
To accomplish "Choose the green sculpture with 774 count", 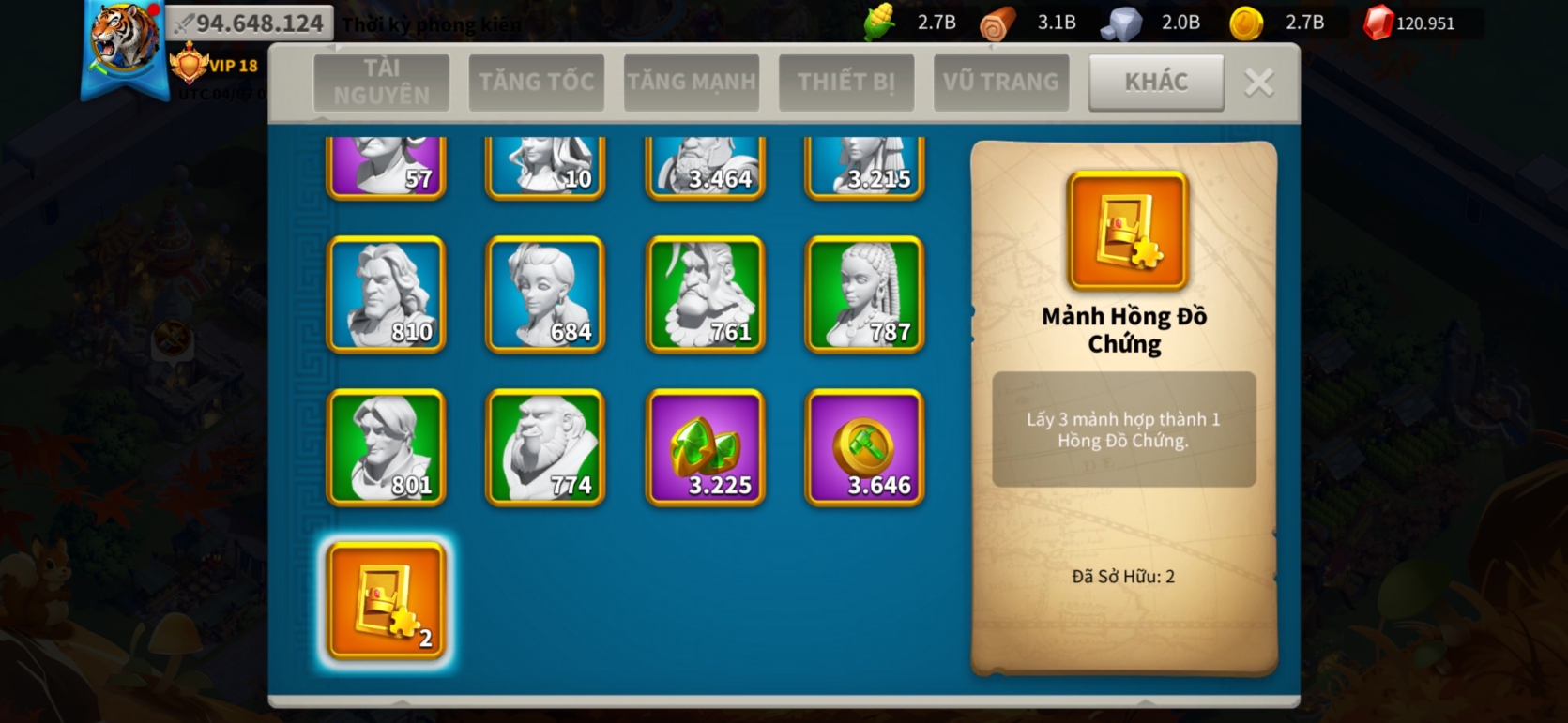I will pos(545,447).
